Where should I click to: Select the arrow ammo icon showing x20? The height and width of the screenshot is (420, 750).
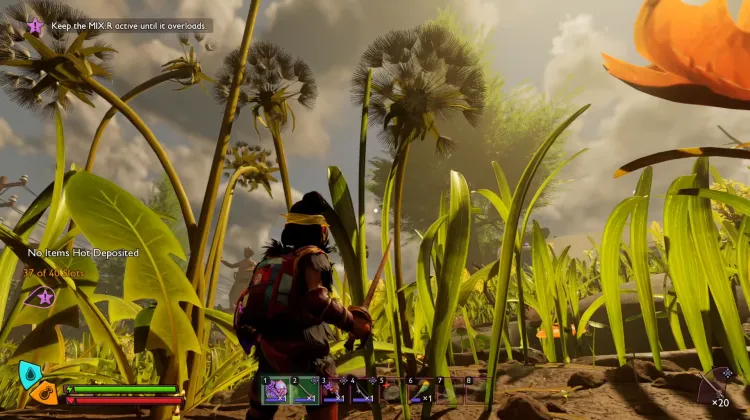(x=717, y=385)
